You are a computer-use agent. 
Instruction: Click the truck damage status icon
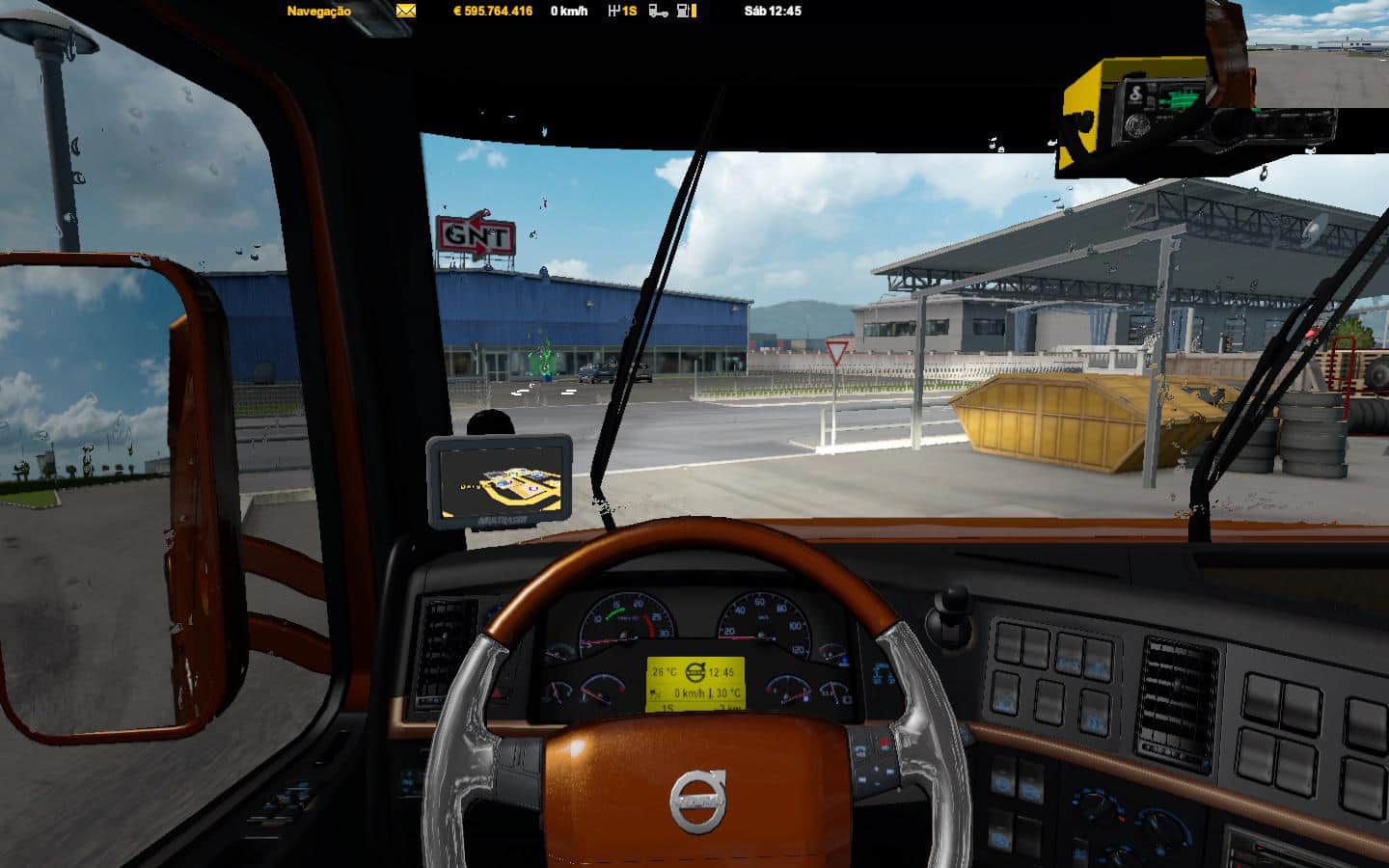point(659,12)
